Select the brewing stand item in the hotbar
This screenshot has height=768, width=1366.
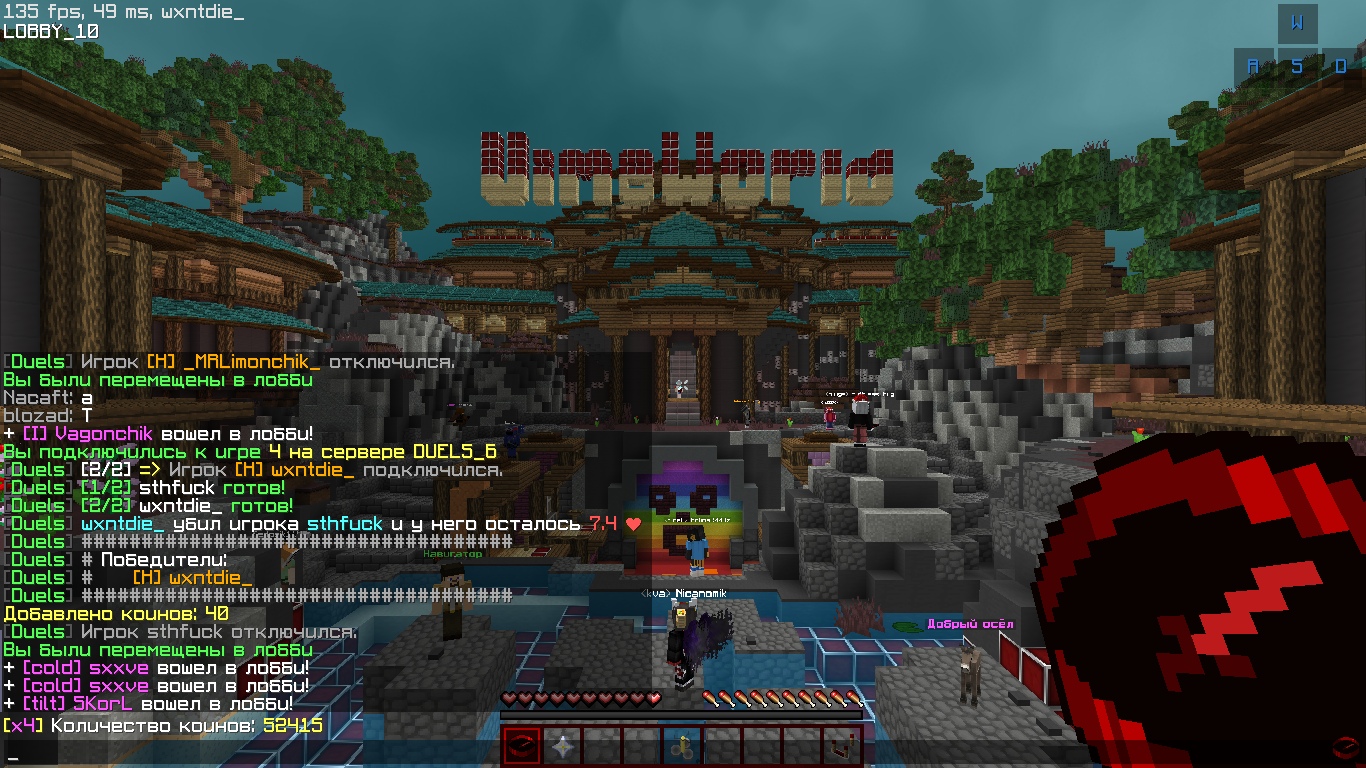[682, 746]
